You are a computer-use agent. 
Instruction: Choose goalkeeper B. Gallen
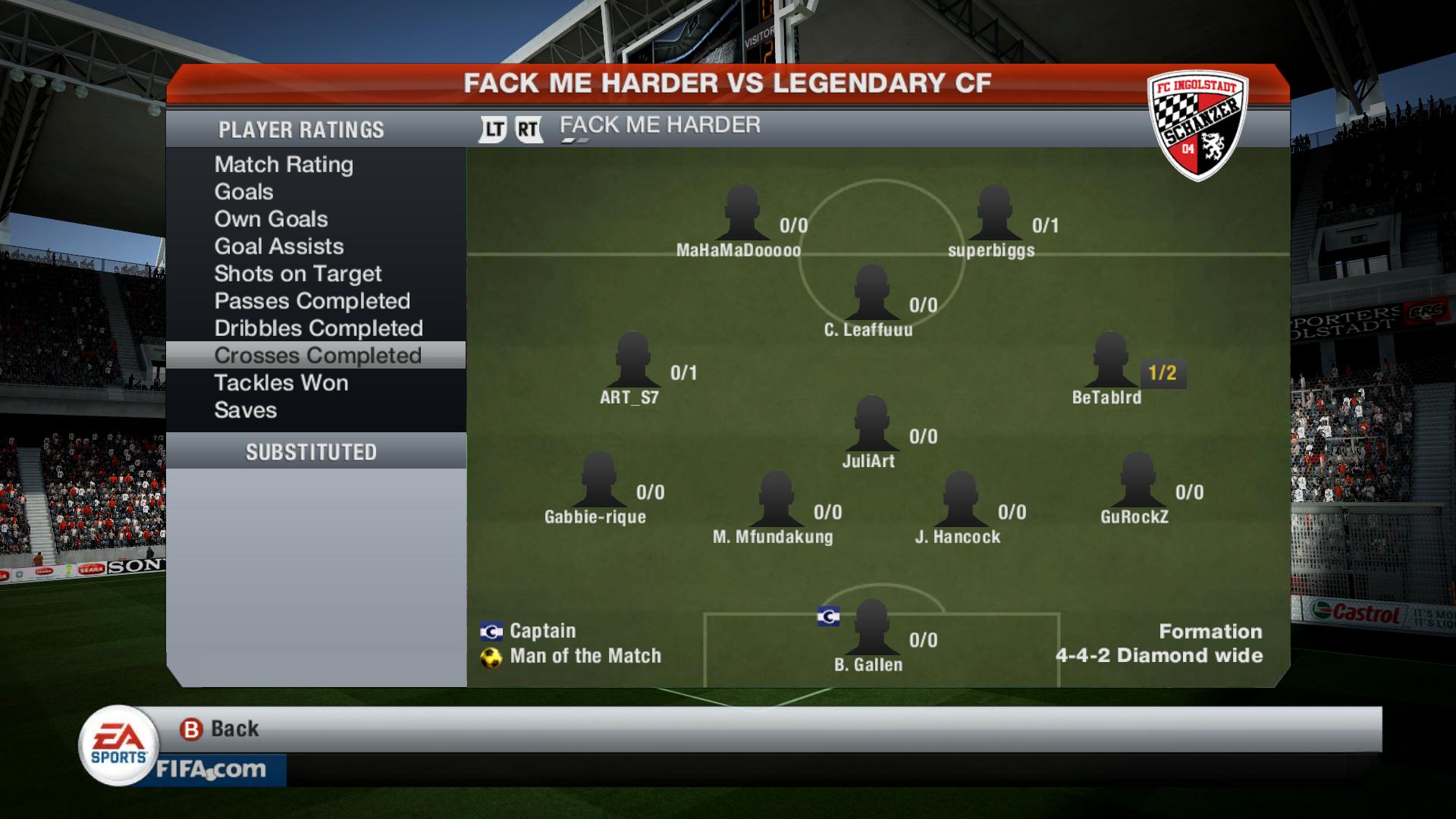pos(871,629)
